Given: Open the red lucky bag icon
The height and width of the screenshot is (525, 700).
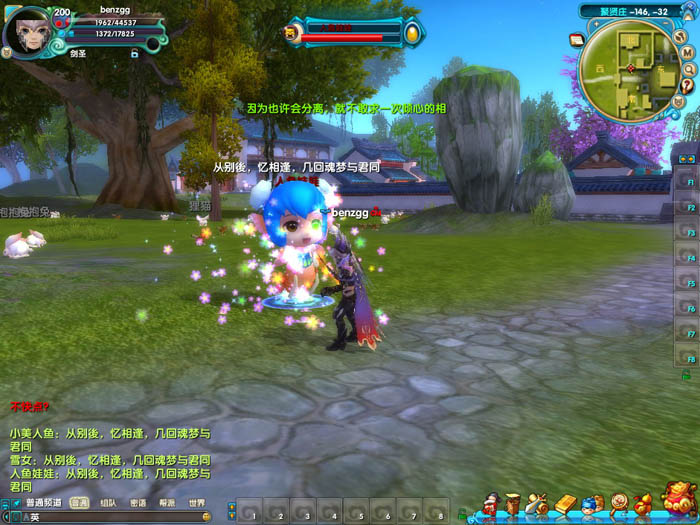Looking at the screenshot, I should tap(680, 498).
